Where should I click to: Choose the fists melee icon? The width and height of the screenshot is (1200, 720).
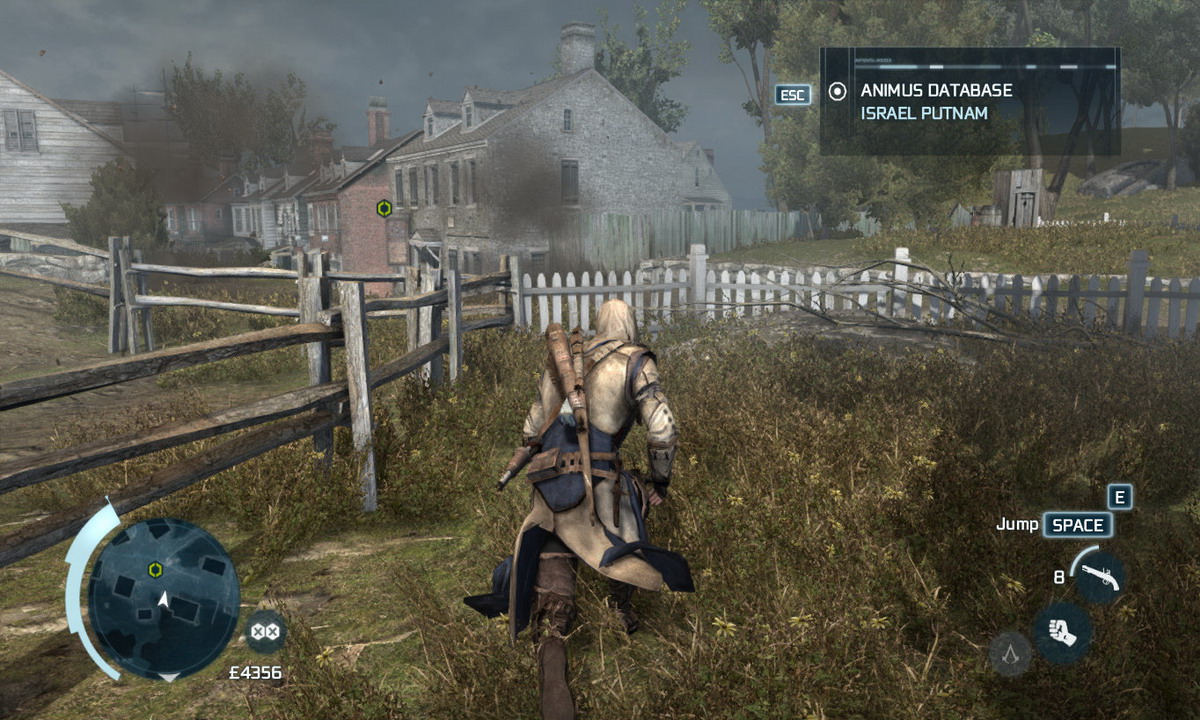[1062, 633]
